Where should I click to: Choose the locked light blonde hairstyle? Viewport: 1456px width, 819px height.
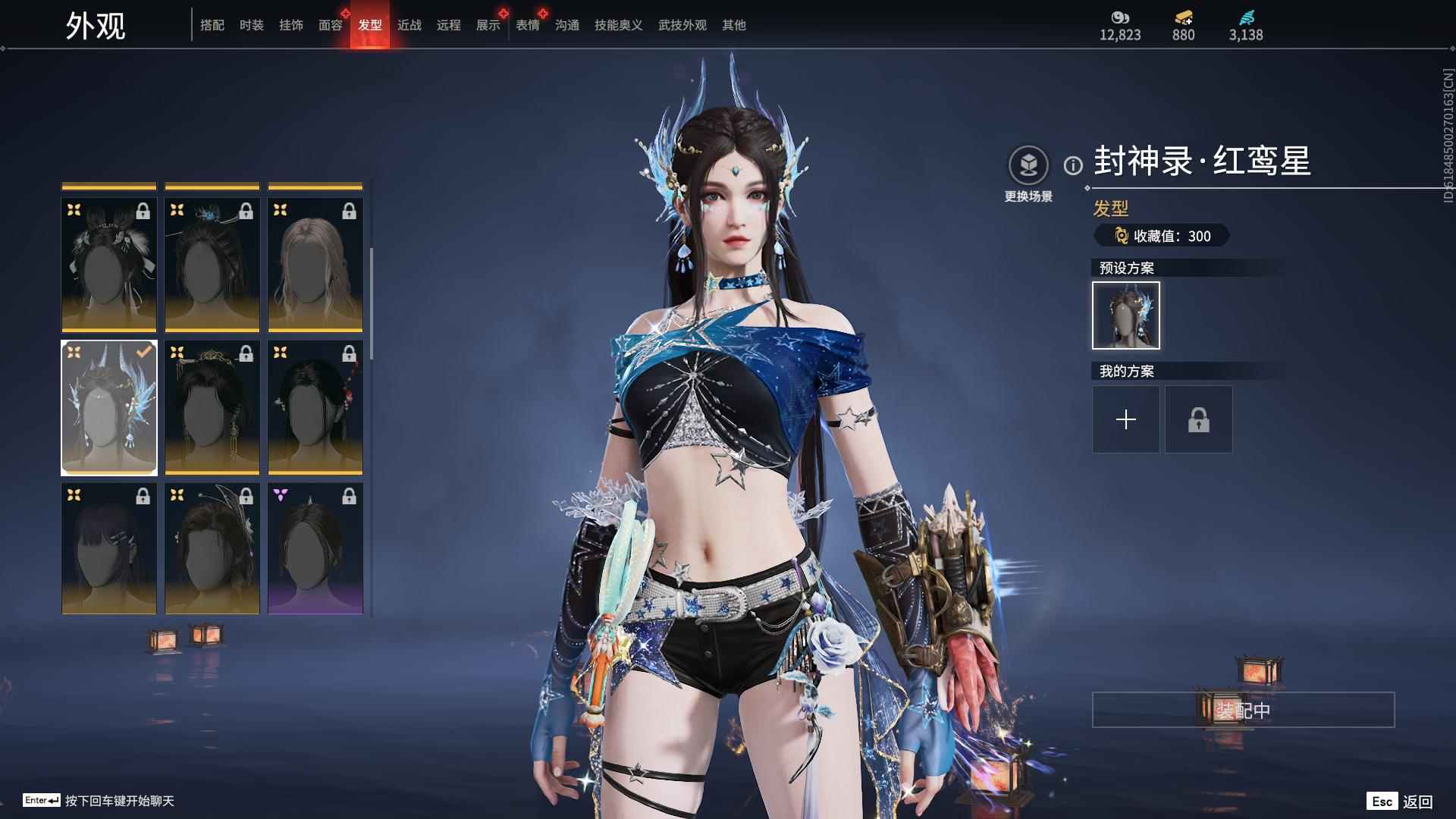tap(315, 265)
